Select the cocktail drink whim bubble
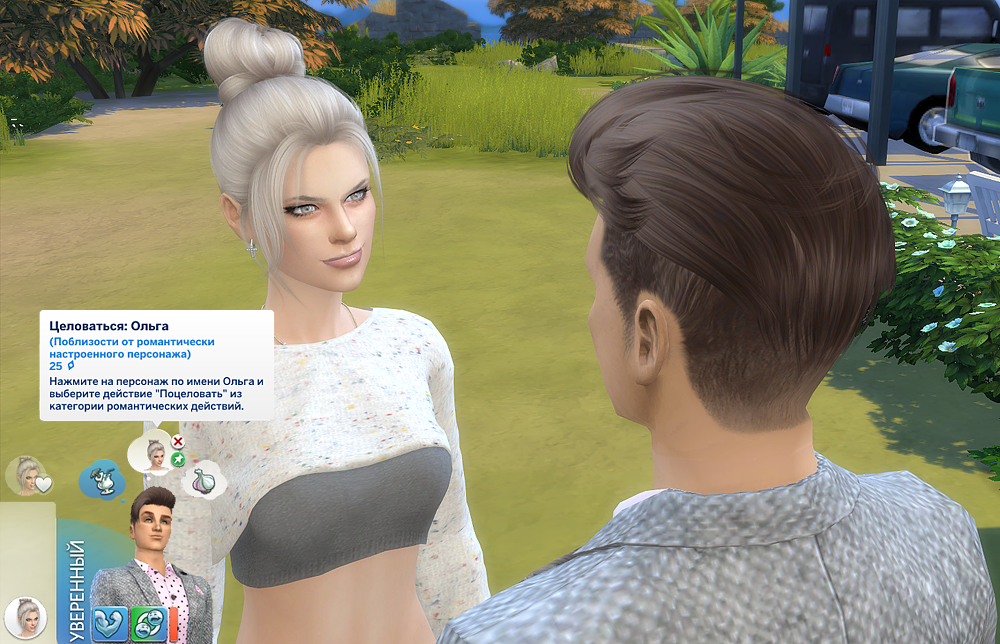 tap(102, 480)
